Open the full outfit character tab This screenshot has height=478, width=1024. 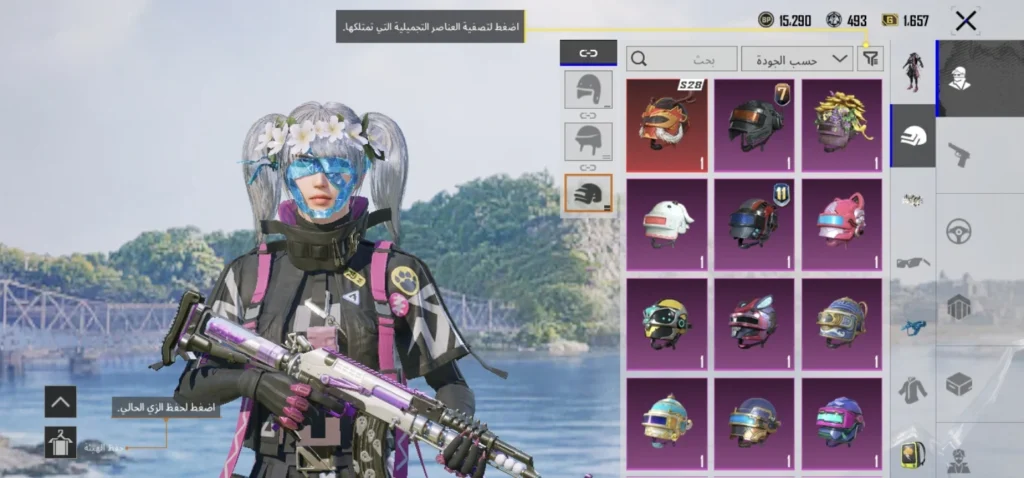(x=913, y=72)
